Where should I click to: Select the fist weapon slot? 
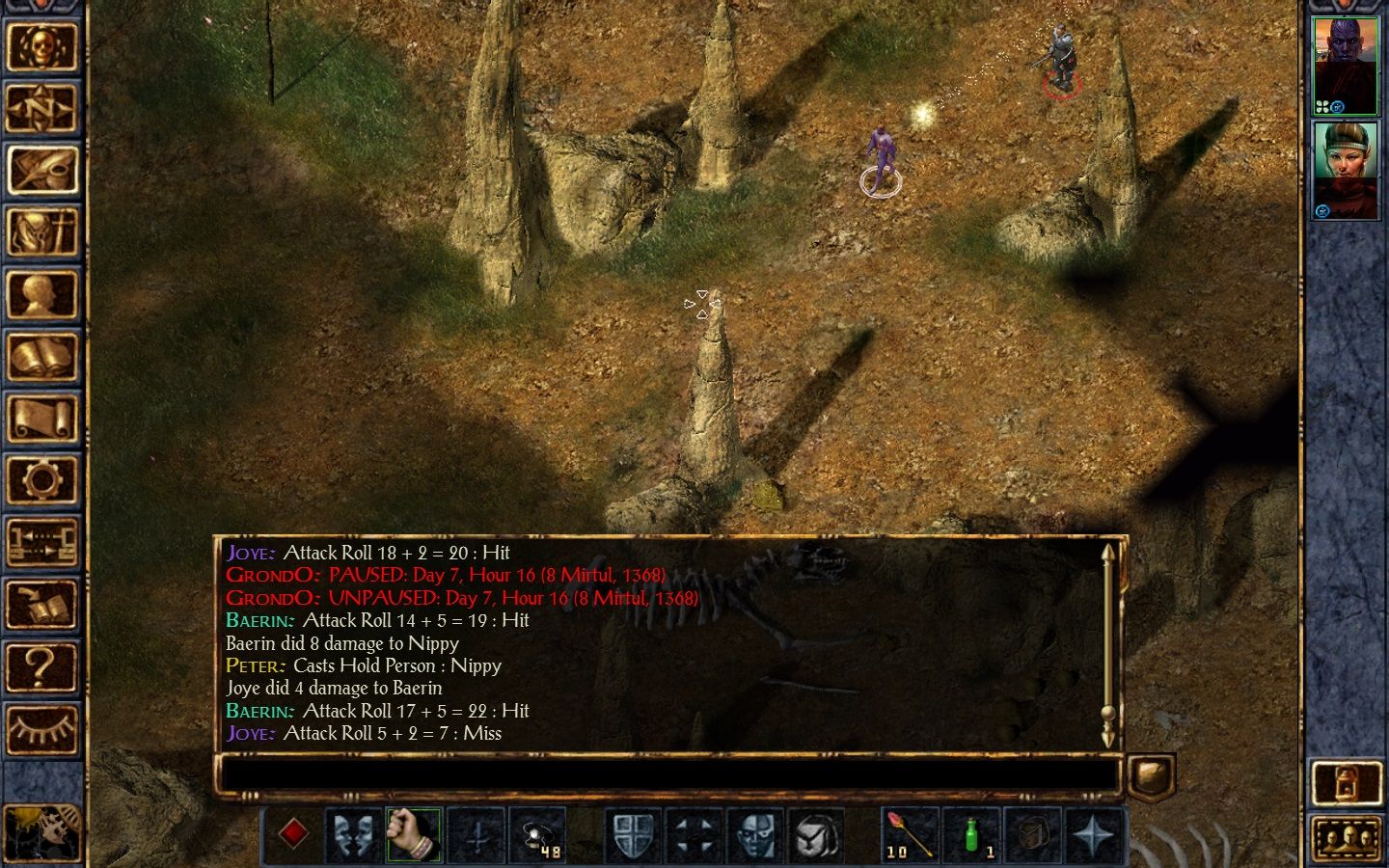pos(414,834)
